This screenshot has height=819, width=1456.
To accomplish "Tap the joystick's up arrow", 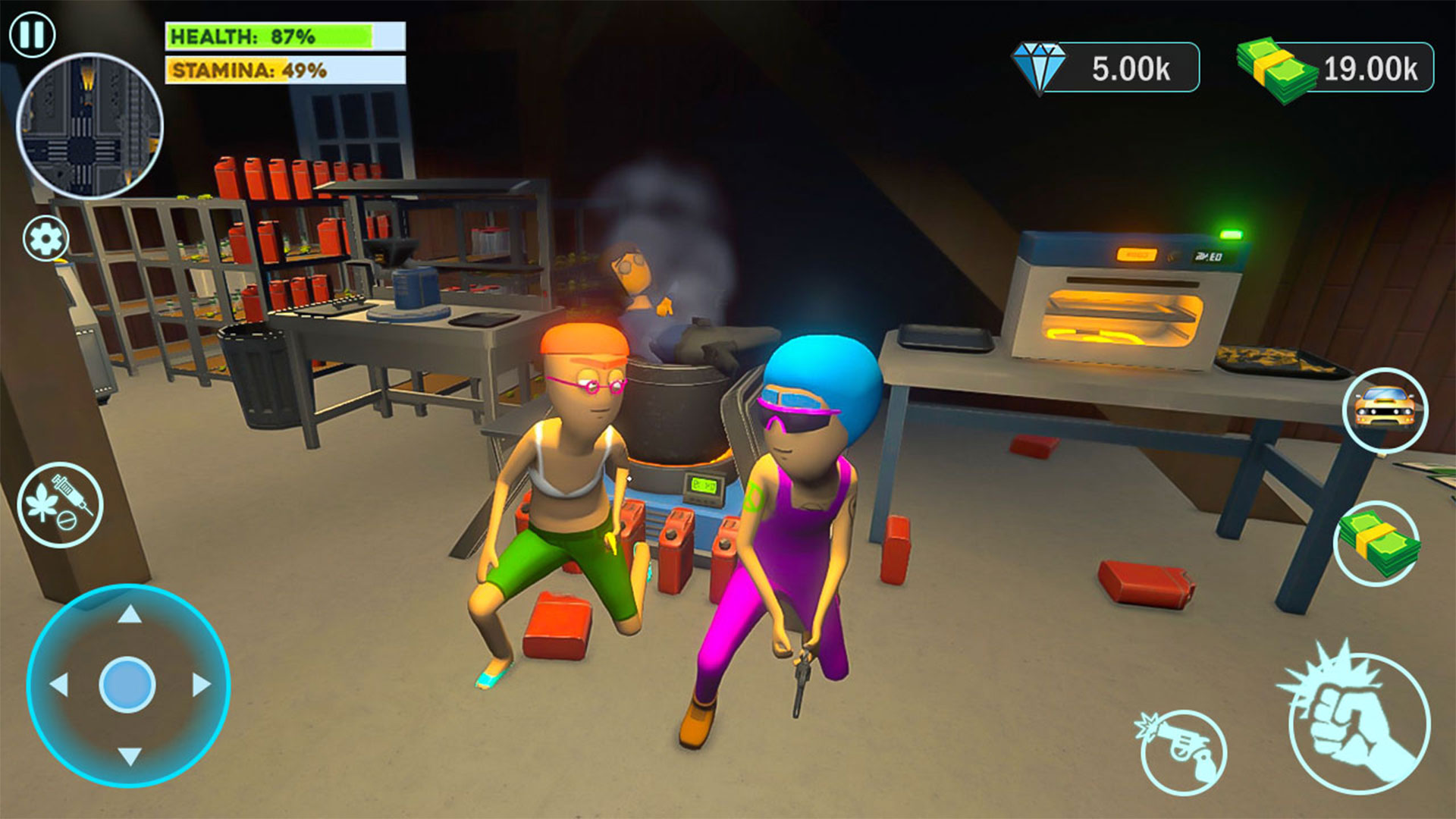I will pos(130,614).
